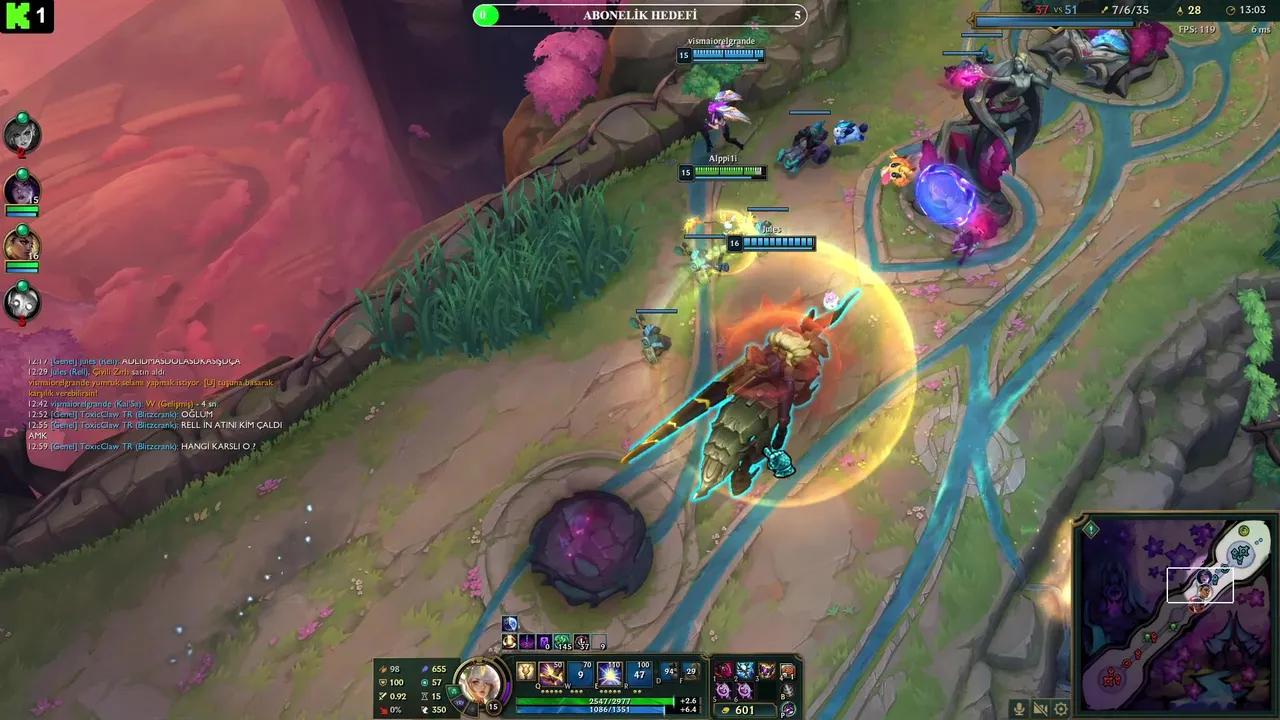Click the trinket ward slot B
Viewport: 1280px width, 720px height.
tap(786, 690)
